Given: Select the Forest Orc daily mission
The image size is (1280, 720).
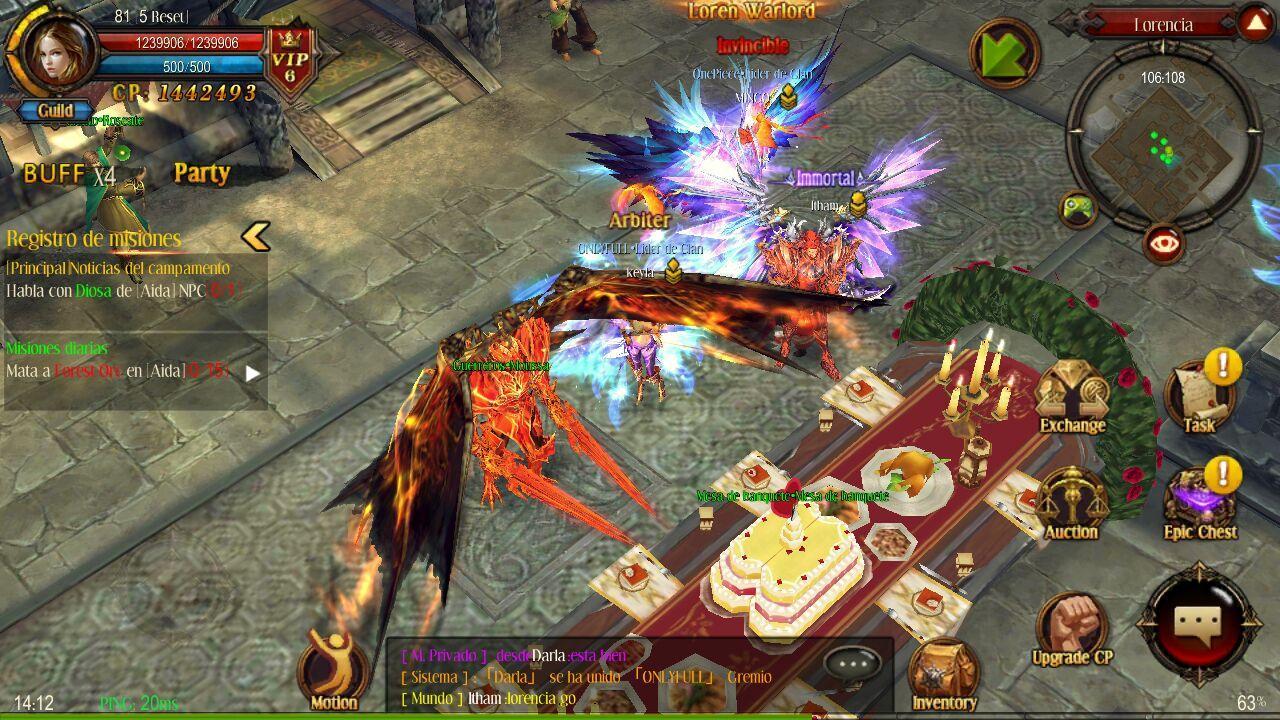Looking at the screenshot, I should point(120,371).
